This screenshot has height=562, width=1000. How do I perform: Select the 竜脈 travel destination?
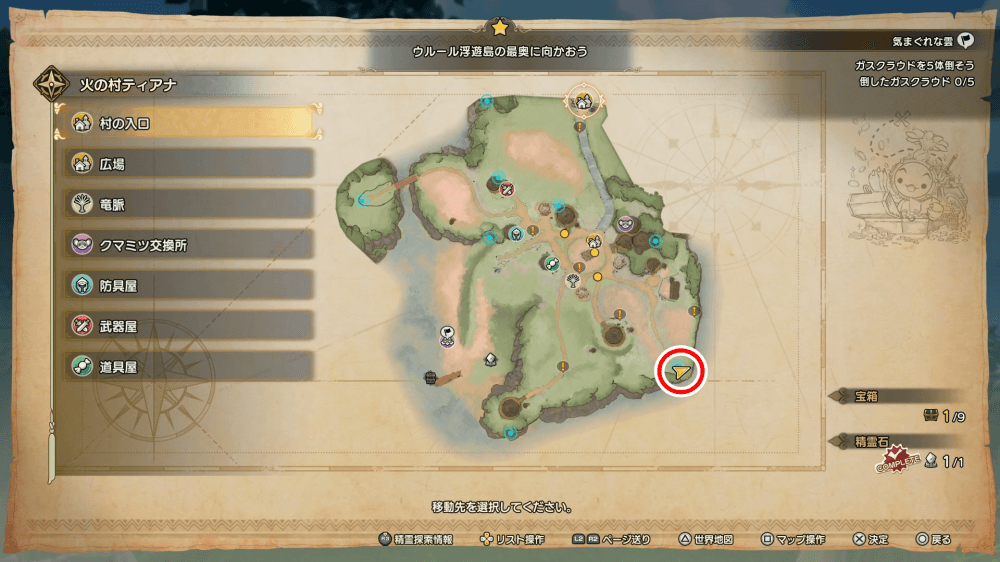point(190,204)
